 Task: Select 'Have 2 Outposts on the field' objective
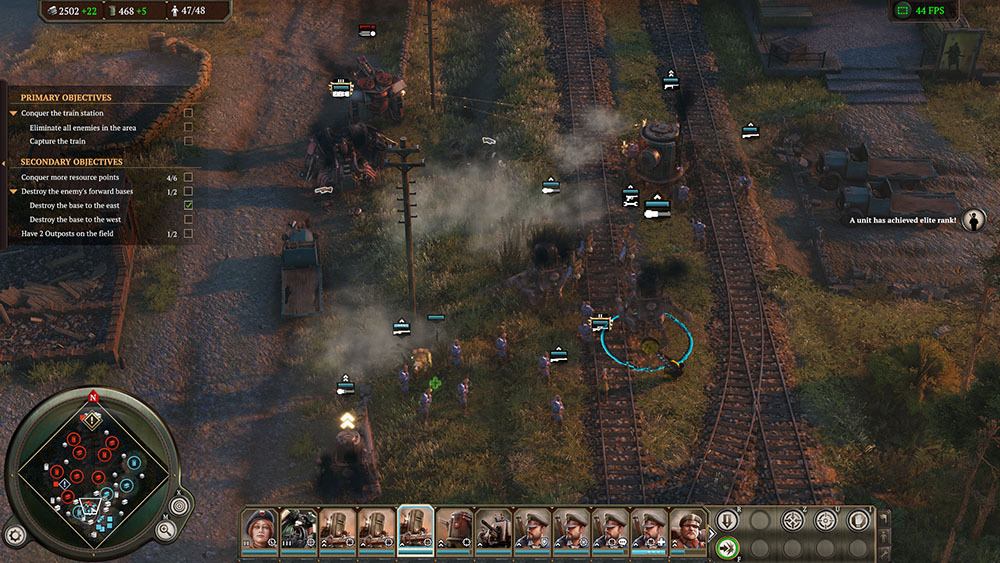(67, 234)
